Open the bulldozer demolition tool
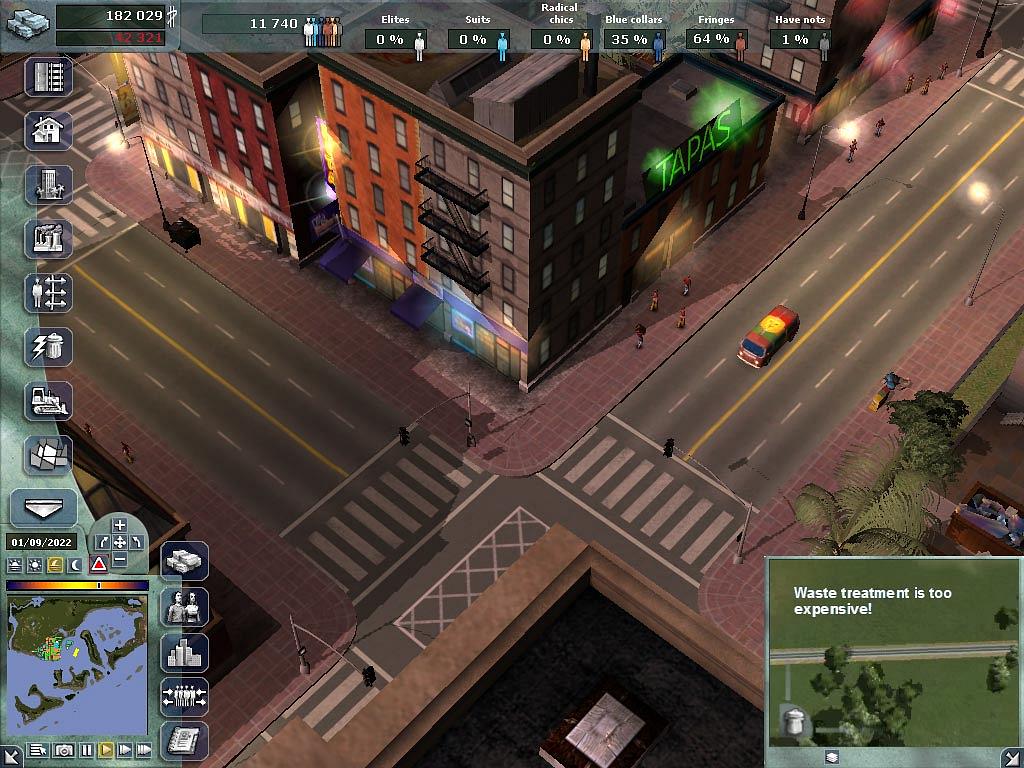Screen dimensions: 1024x768 coord(48,400)
